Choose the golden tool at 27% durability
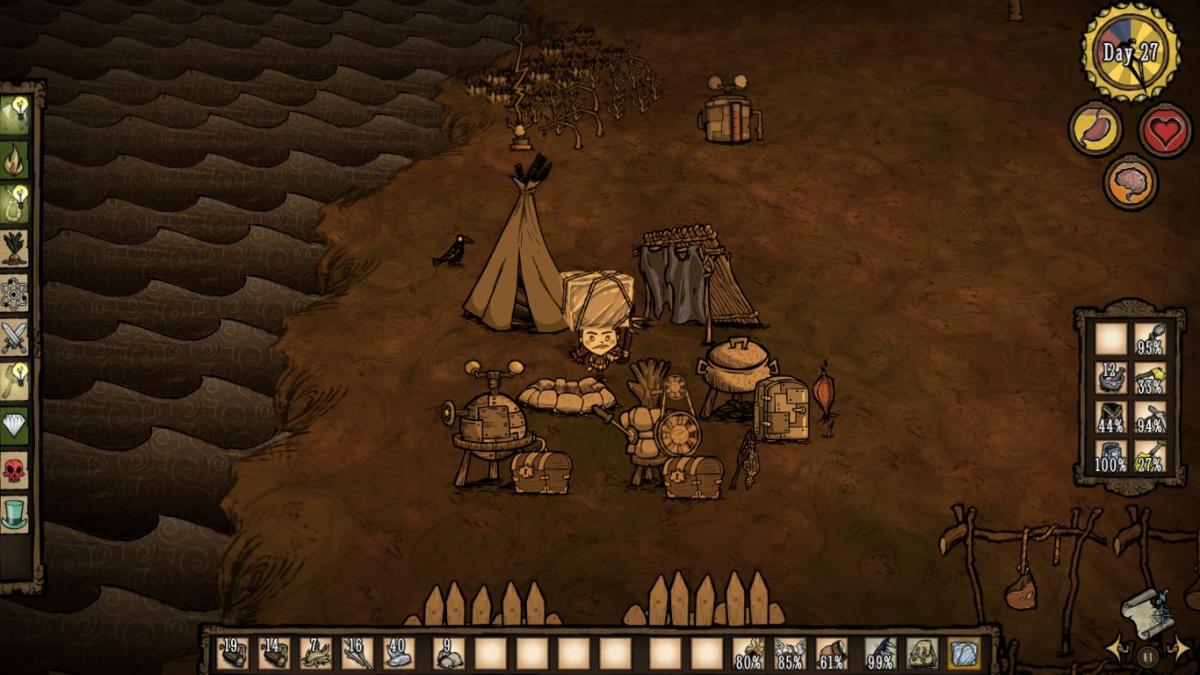The height and width of the screenshot is (675, 1200). (1150, 457)
